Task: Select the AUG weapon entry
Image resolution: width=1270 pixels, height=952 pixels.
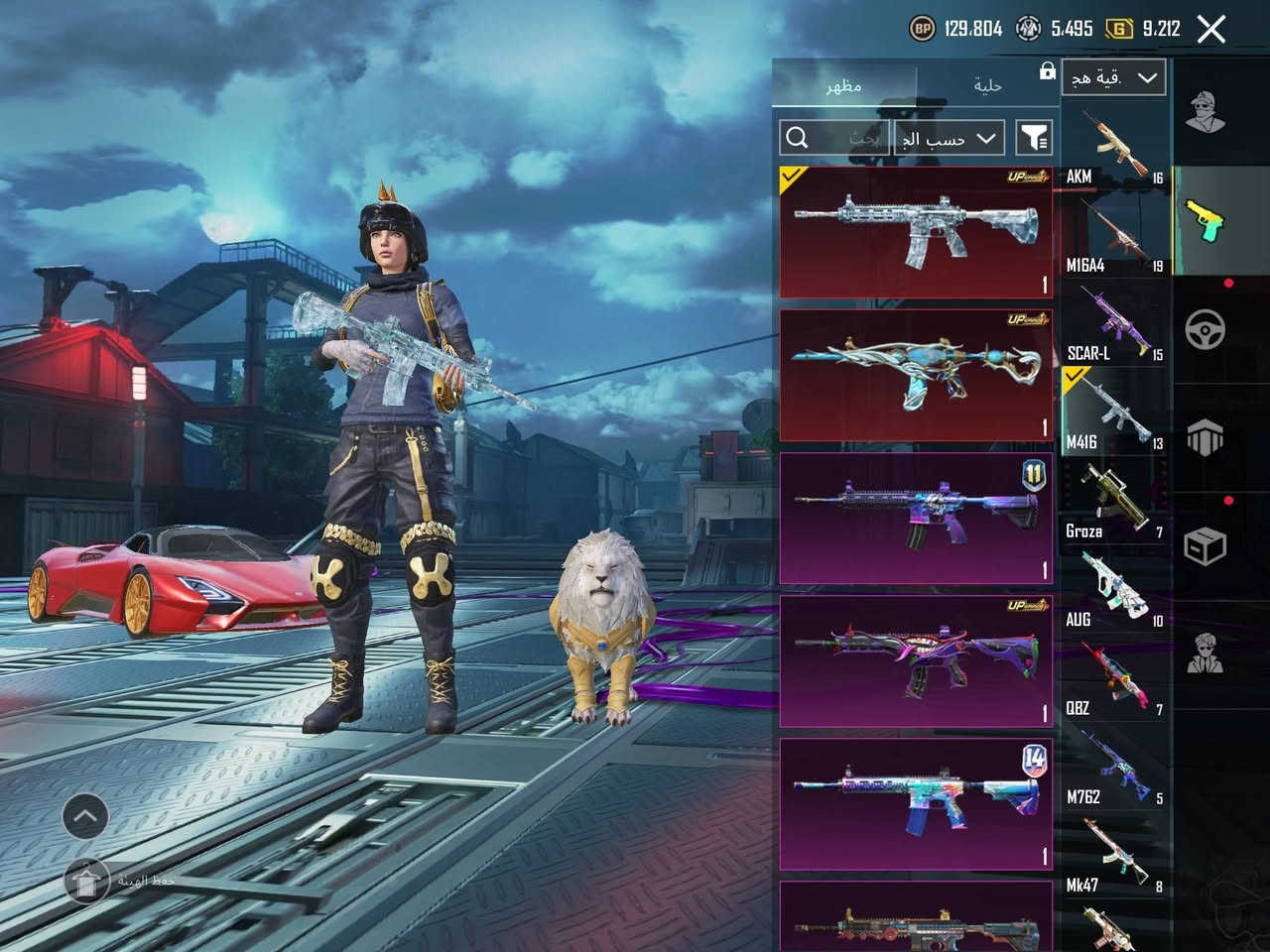Action: pos(1113,590)
